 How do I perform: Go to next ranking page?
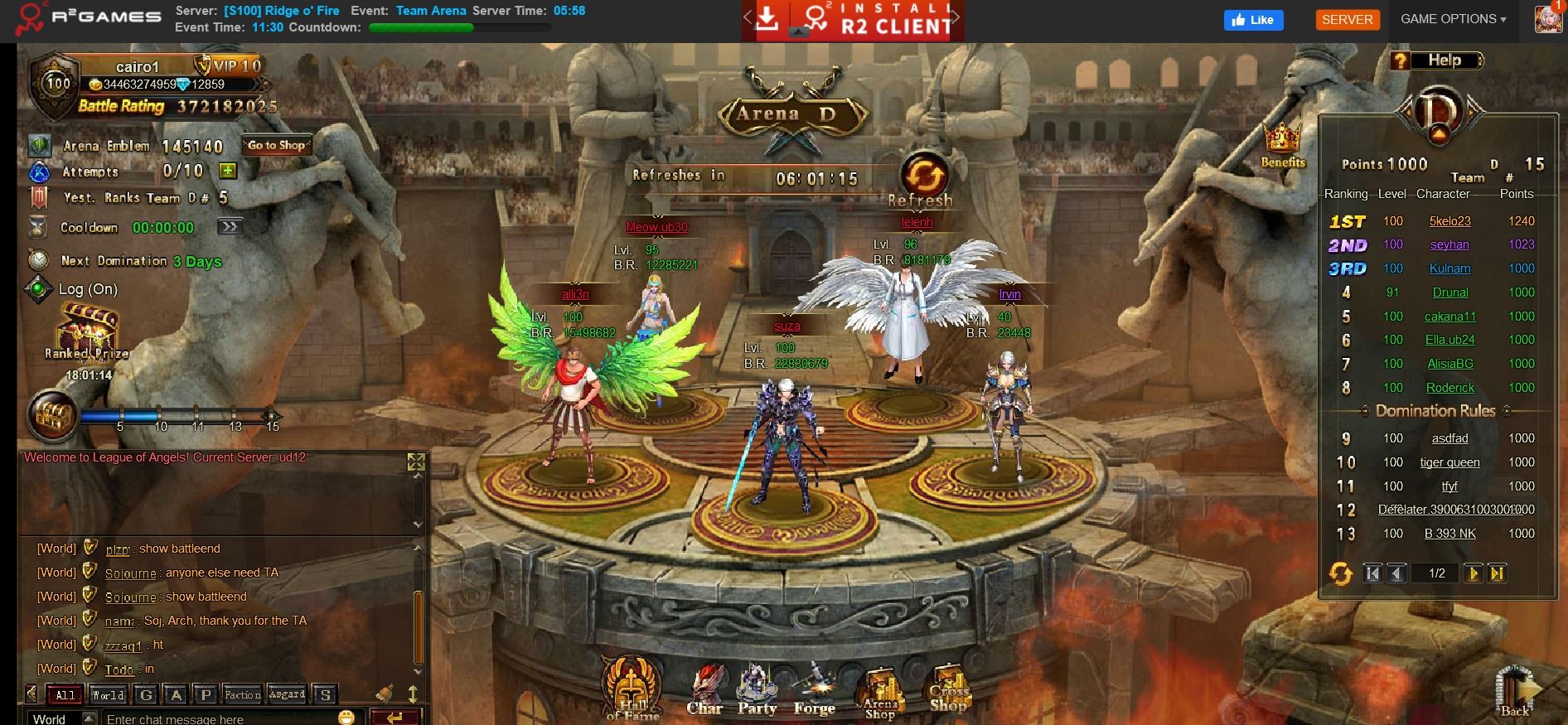pos(1473,573)
